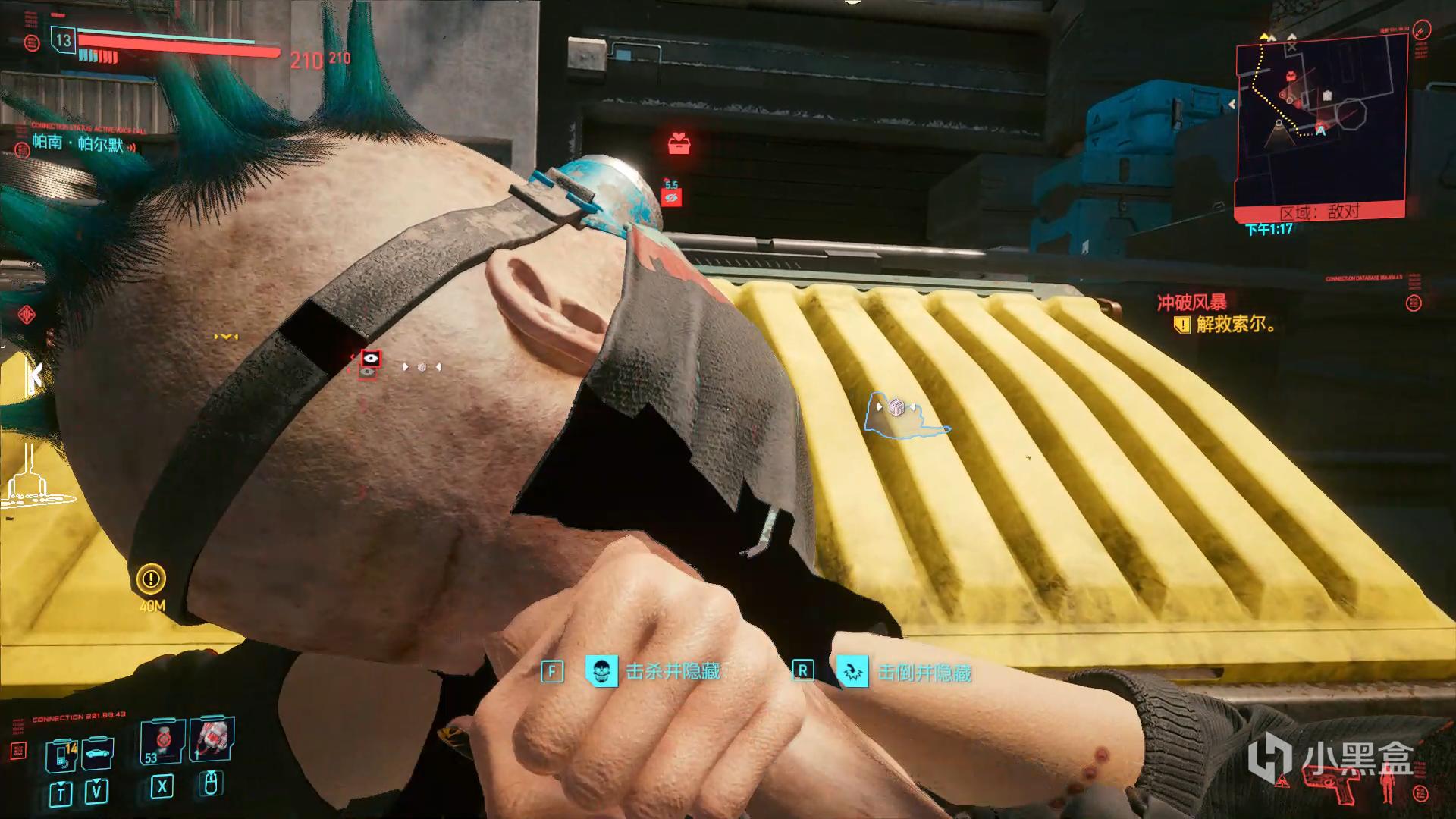1456x819 pixels.
Task: Click the red eye detection marker
Action: click(370, 358)
